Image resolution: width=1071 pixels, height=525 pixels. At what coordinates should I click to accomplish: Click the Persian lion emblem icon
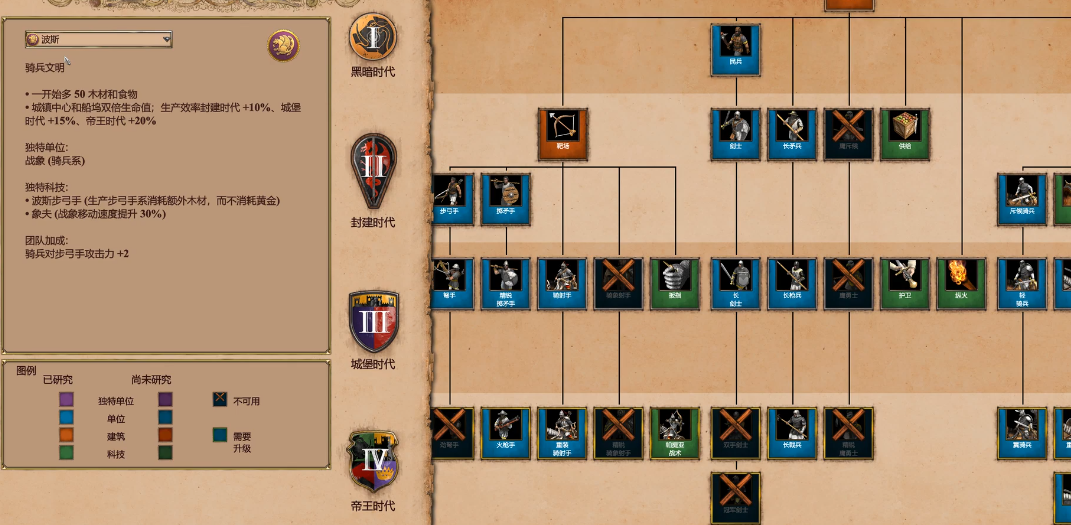(283, 45)
